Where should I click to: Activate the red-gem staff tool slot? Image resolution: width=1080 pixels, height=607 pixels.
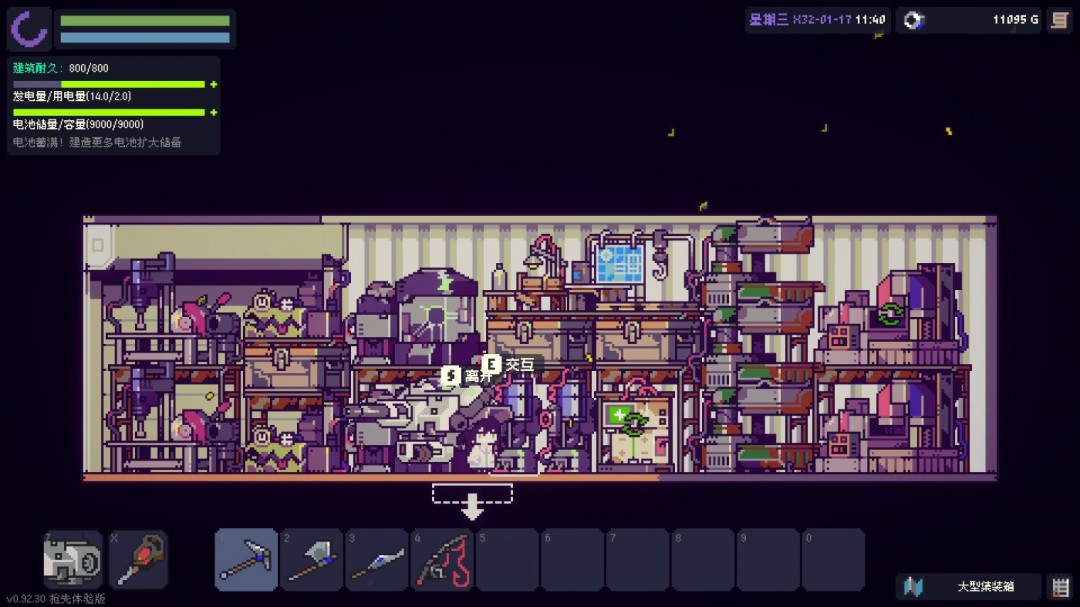coord(138,560)
